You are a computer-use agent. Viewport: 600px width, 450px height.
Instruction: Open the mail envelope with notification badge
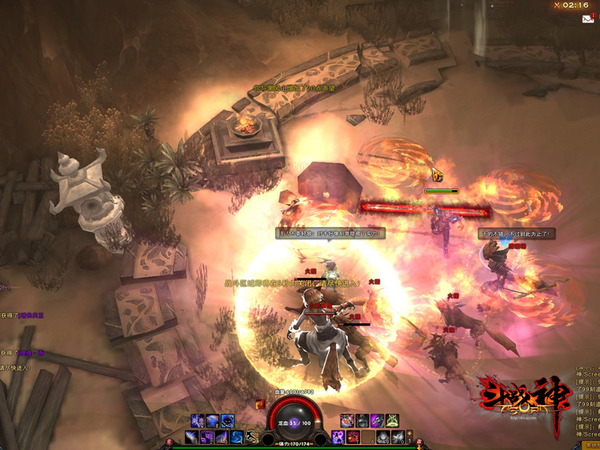587,18
